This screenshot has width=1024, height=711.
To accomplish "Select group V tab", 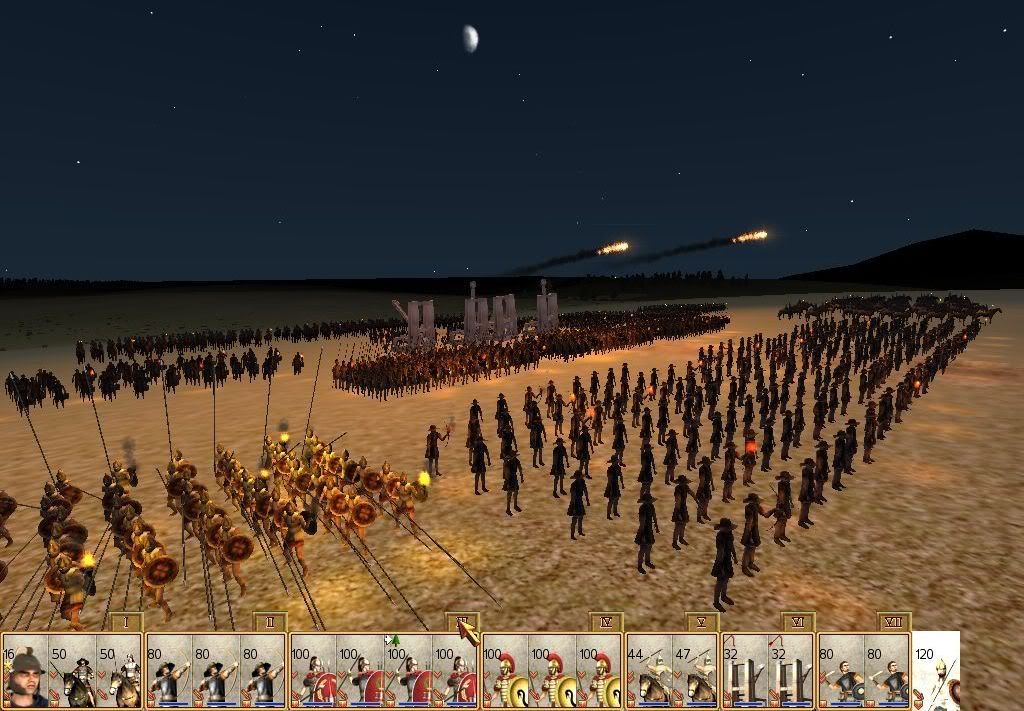I will 701,622.
